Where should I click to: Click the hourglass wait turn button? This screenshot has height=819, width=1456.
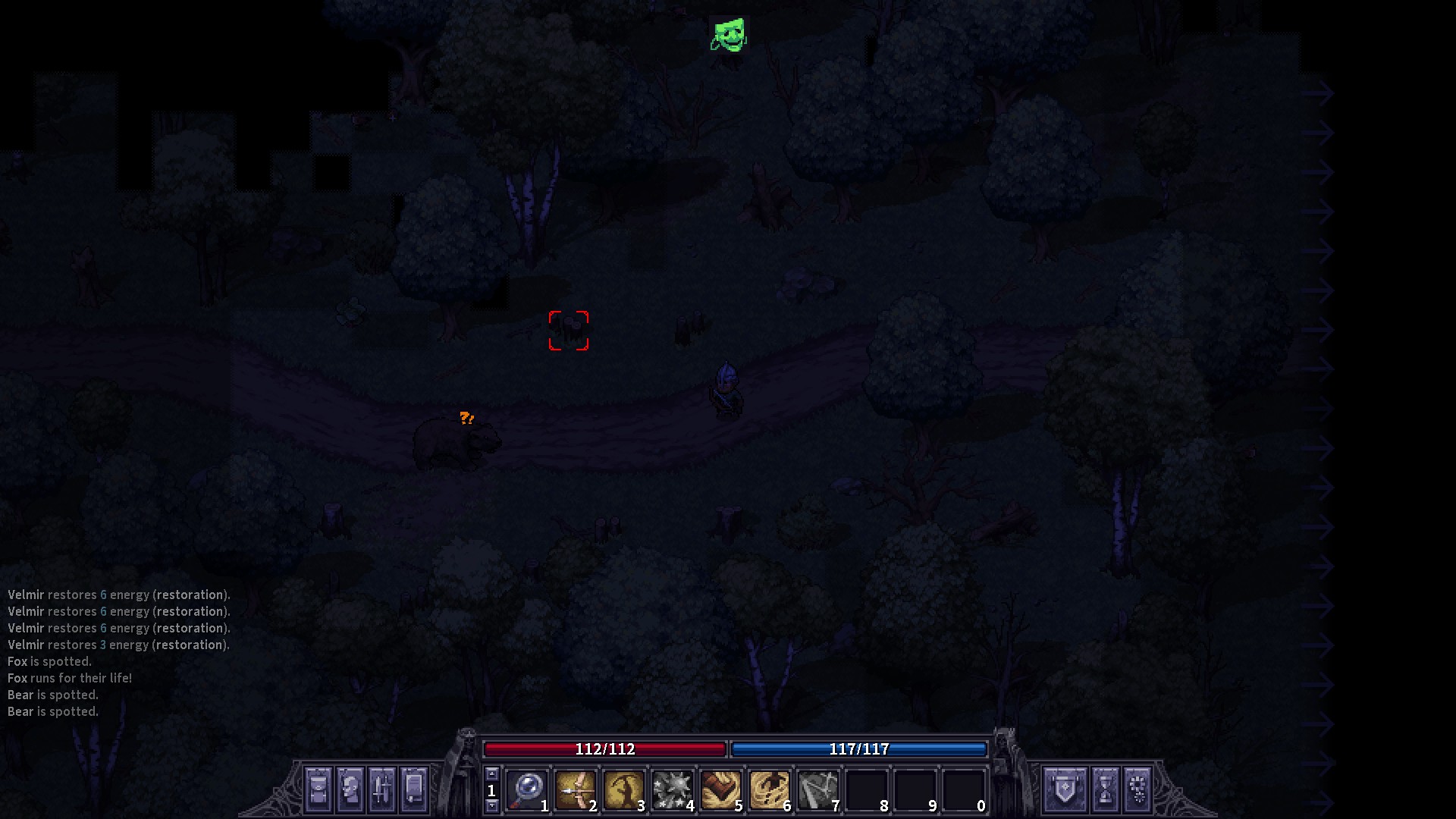1105,789
